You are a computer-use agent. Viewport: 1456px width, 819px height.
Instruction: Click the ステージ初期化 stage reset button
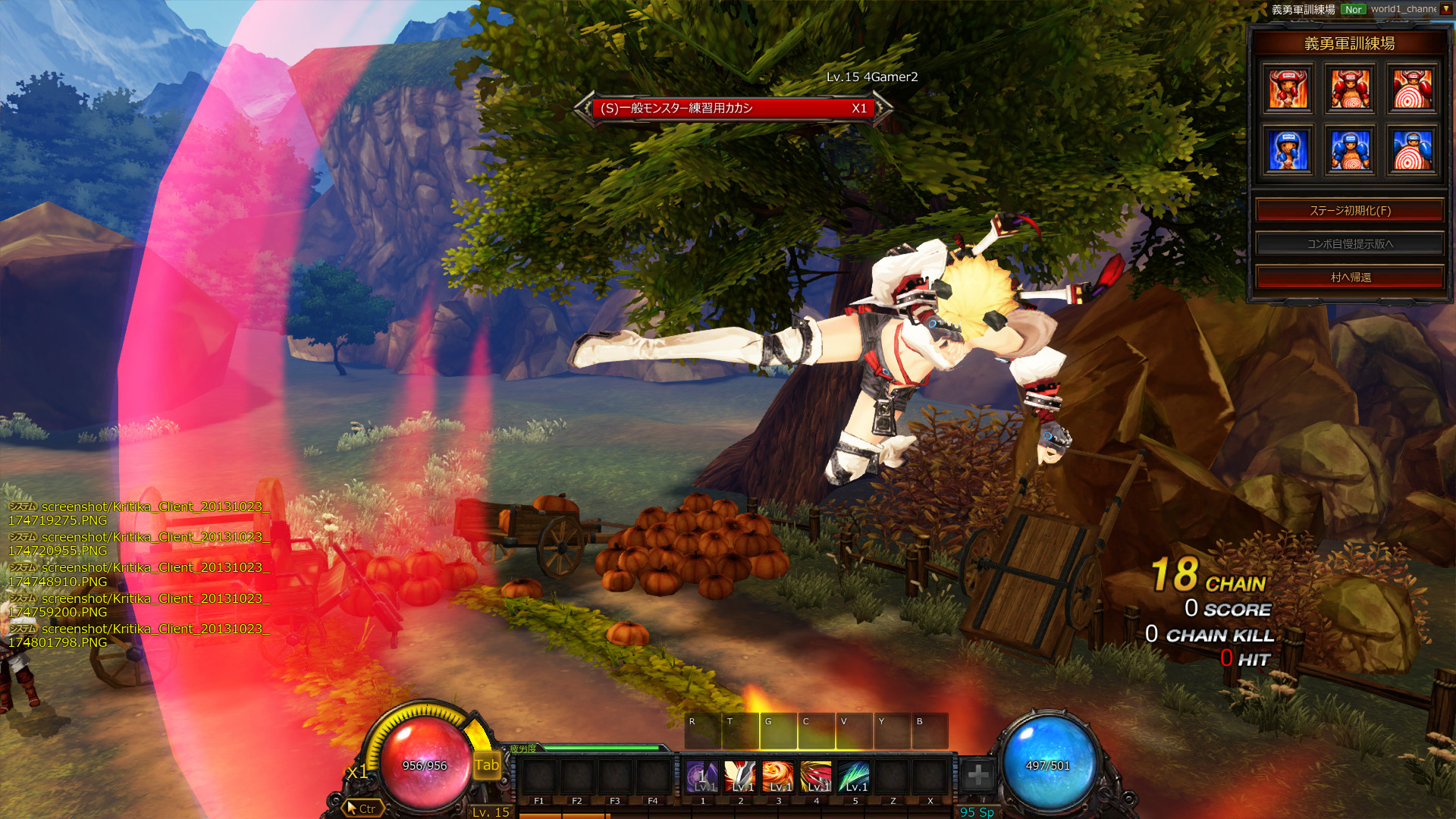(x=1350, y=211)
